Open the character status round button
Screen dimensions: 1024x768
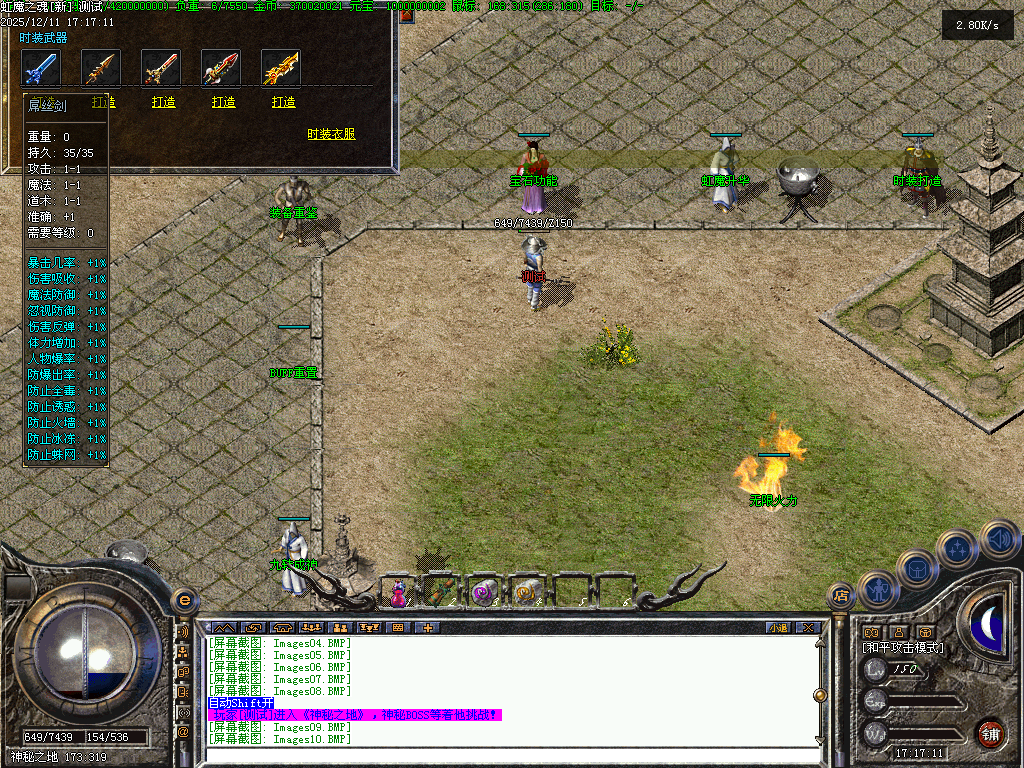pyautogui.click(x=877, y=589)
